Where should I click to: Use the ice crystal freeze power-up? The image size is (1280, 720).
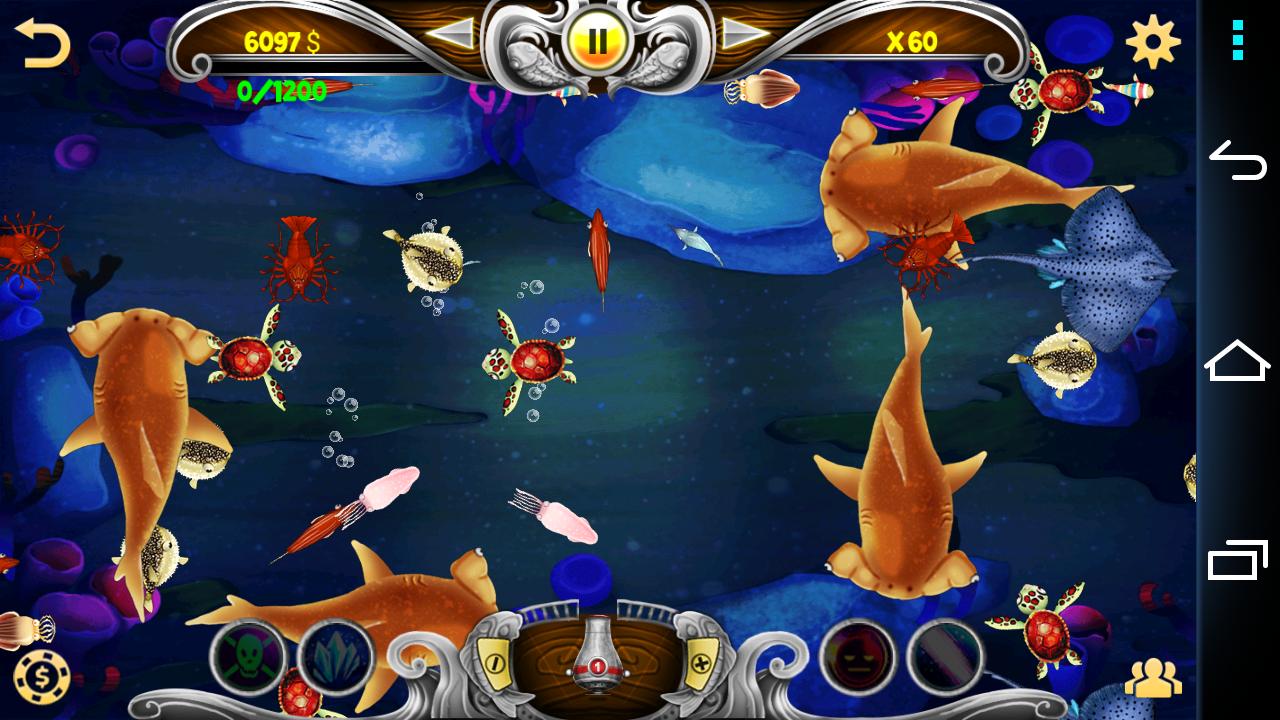point(336,657)
